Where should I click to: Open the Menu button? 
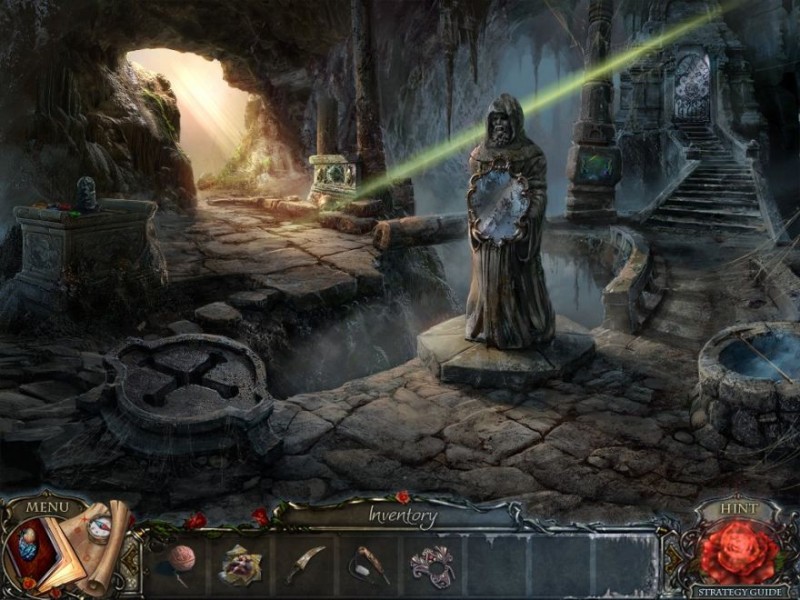pos(47,507)
